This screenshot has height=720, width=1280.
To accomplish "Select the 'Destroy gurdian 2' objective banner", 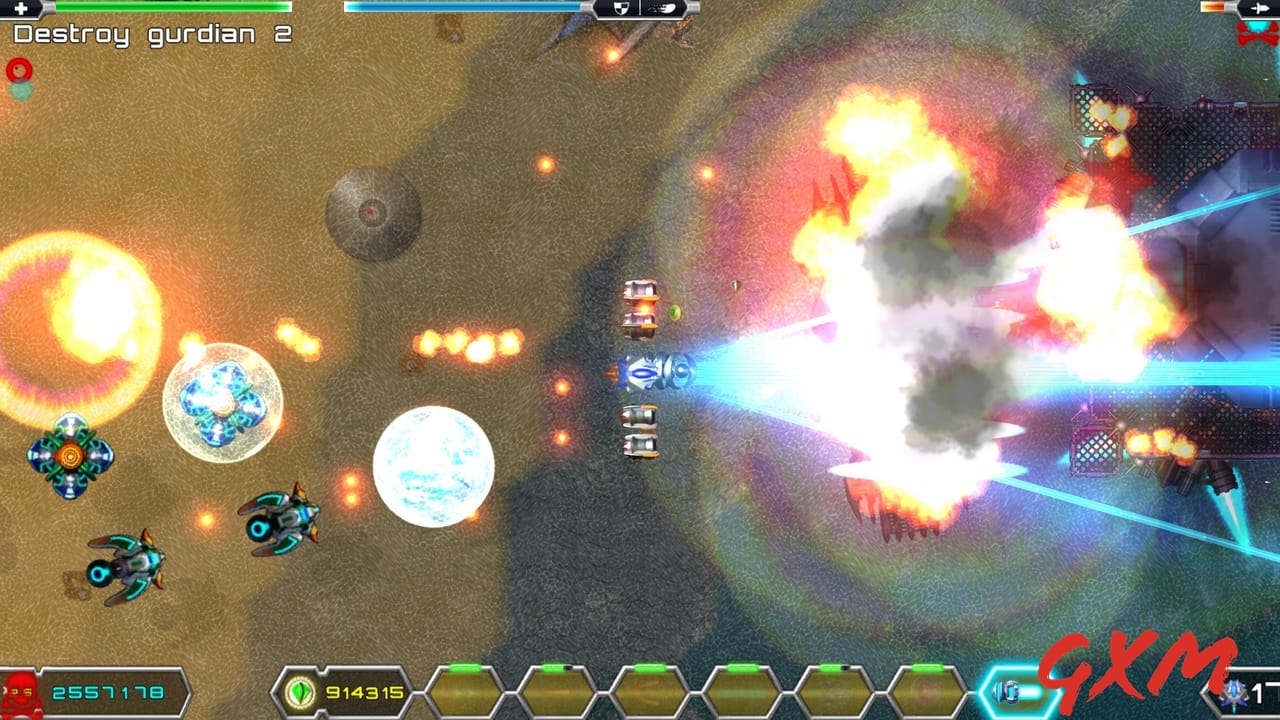I will coord(150,33).
